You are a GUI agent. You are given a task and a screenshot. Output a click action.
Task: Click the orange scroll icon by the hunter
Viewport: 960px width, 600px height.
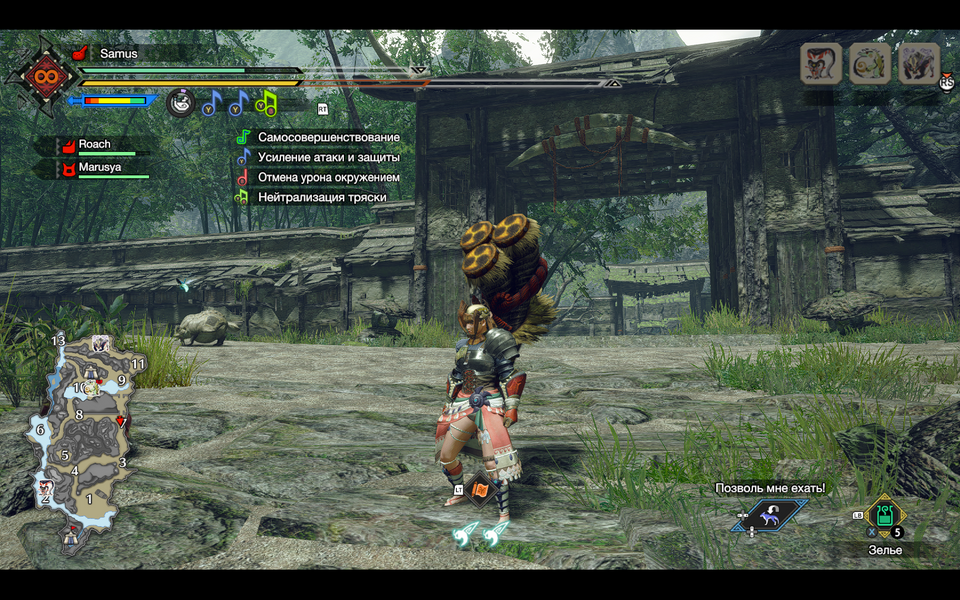point(483,489)
